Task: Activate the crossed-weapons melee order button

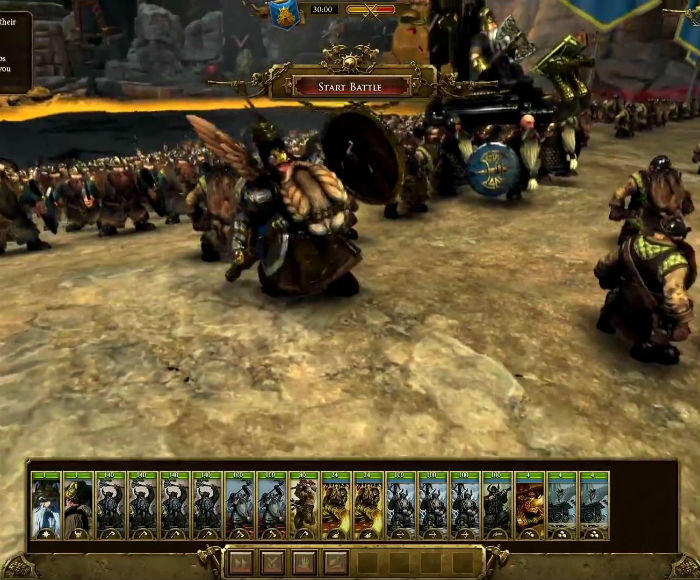Action: tap(272, 563)
